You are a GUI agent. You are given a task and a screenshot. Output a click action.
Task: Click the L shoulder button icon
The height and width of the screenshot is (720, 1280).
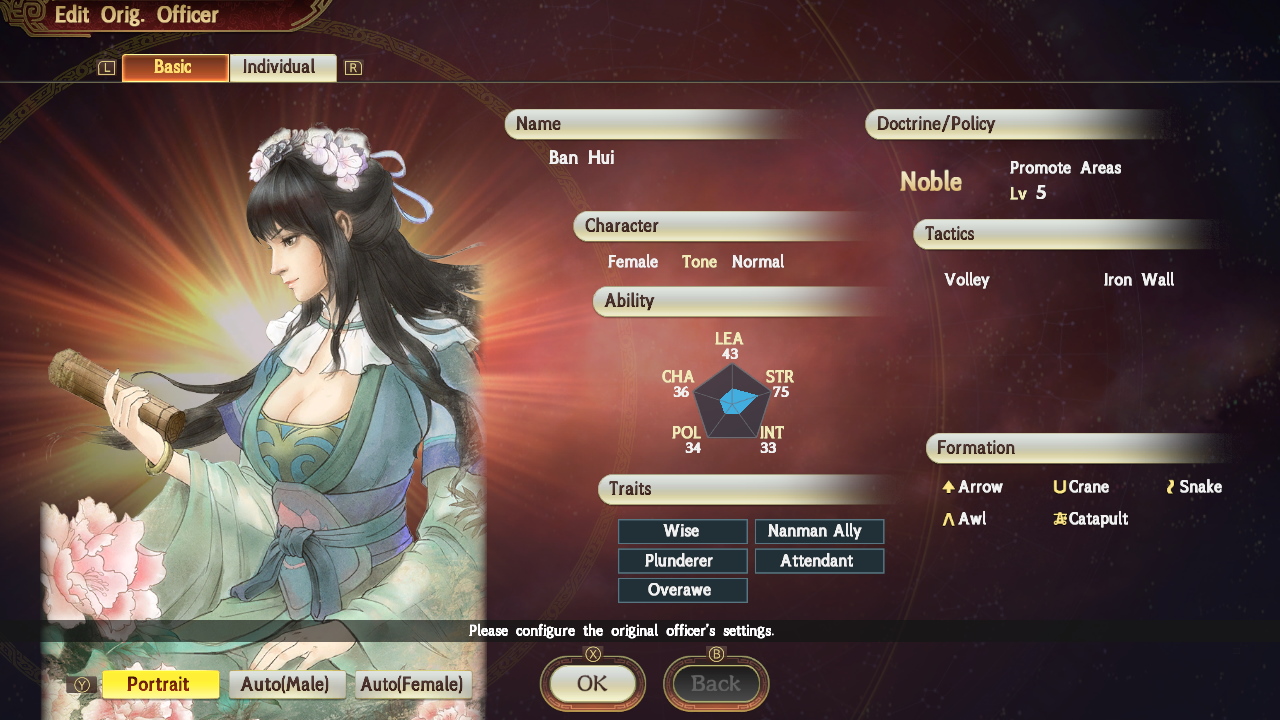click(x=105, y=67)
